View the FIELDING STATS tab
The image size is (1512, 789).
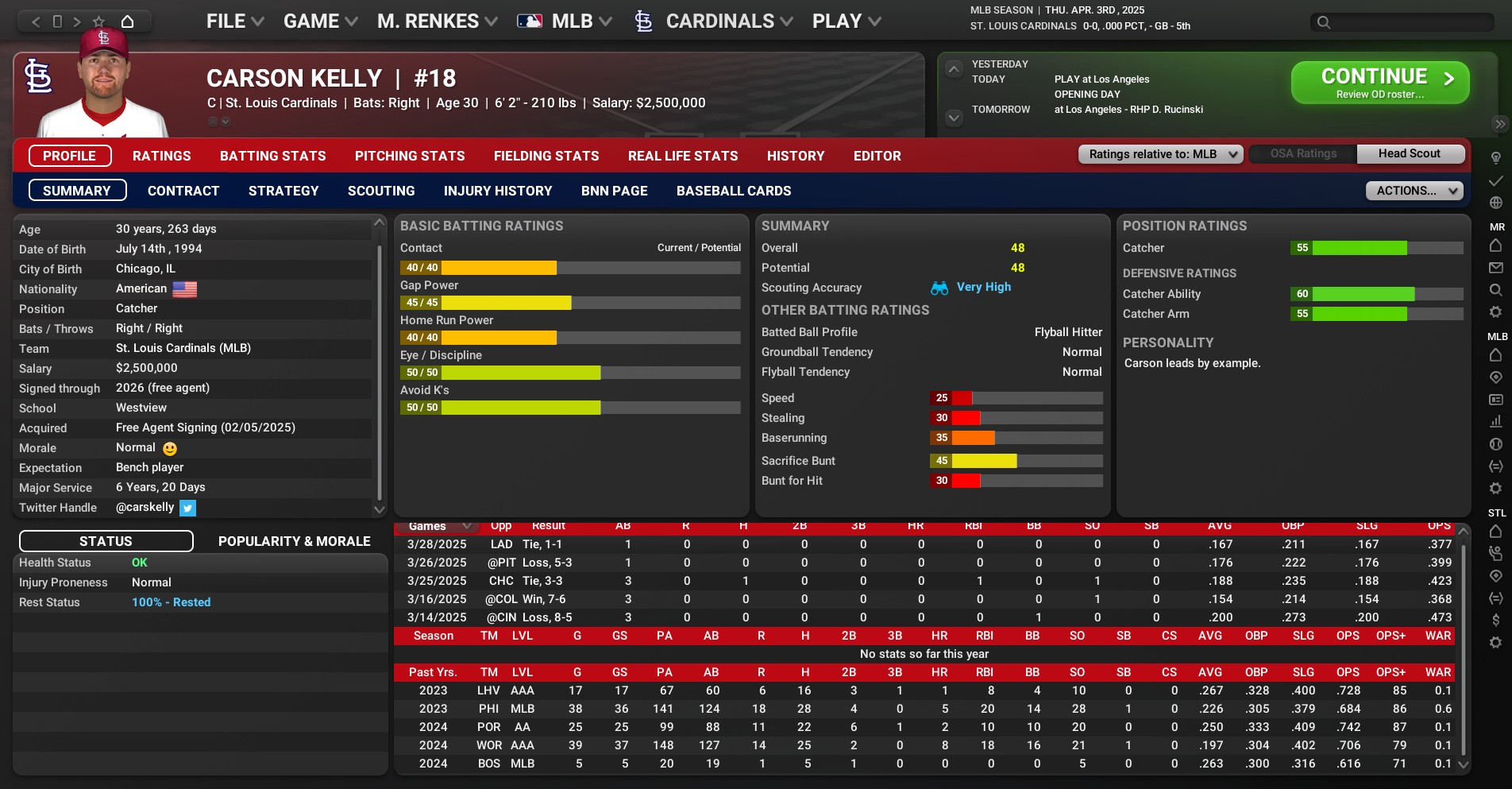pos(546,156)
